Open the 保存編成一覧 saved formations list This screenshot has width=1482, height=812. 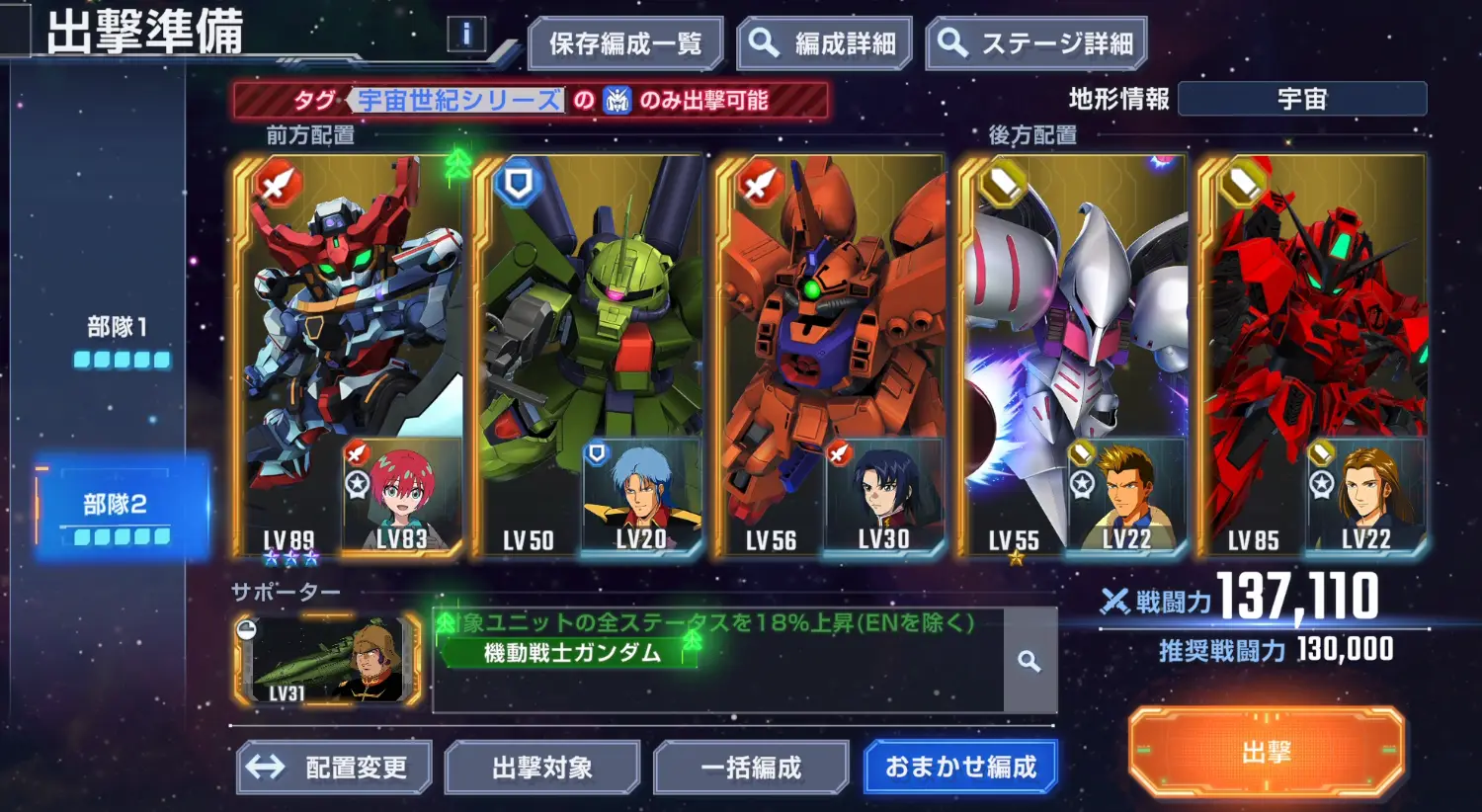pyautogui.click(x=625, y=43)
